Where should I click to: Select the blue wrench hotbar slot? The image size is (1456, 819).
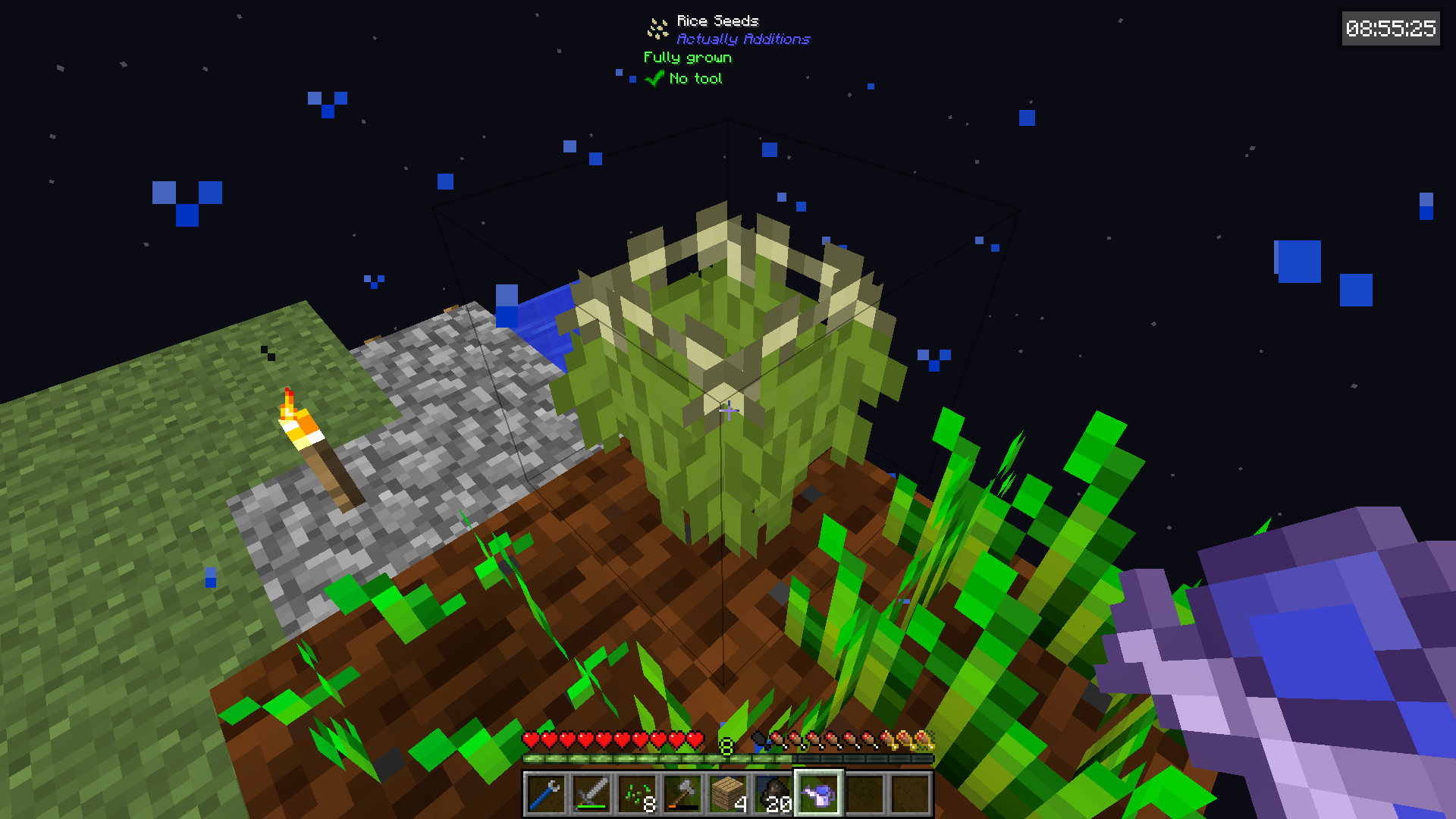point(545,794)
